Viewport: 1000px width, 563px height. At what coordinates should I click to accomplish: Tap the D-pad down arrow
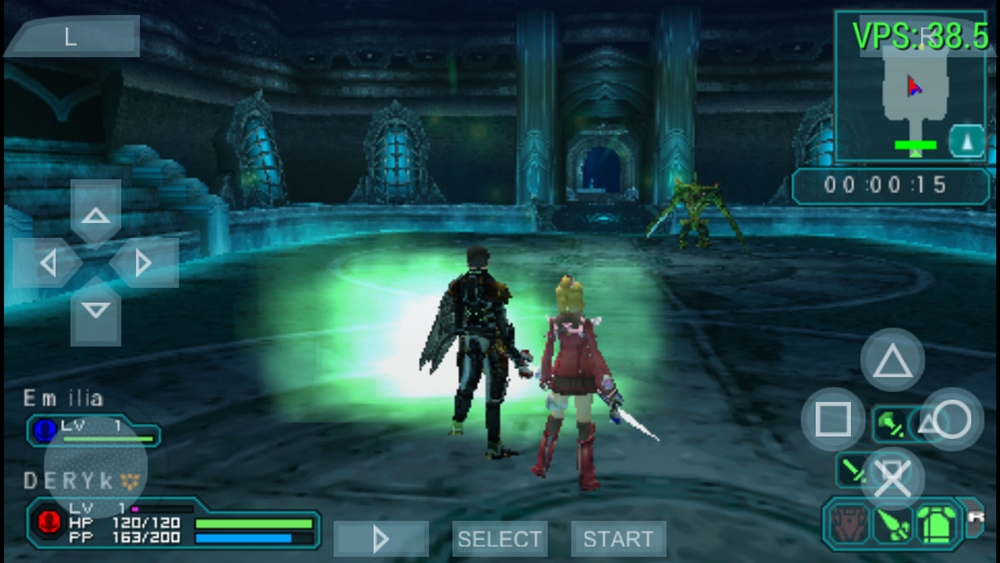(96, 311)
